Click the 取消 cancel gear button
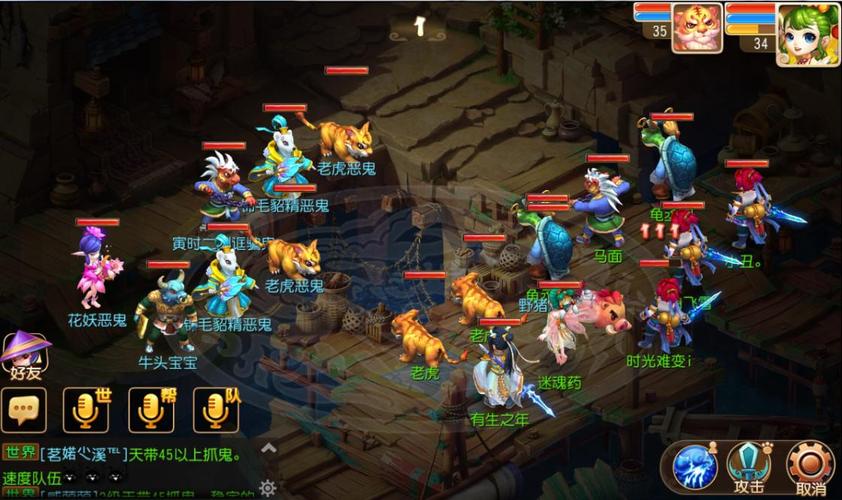 (809, 466)
